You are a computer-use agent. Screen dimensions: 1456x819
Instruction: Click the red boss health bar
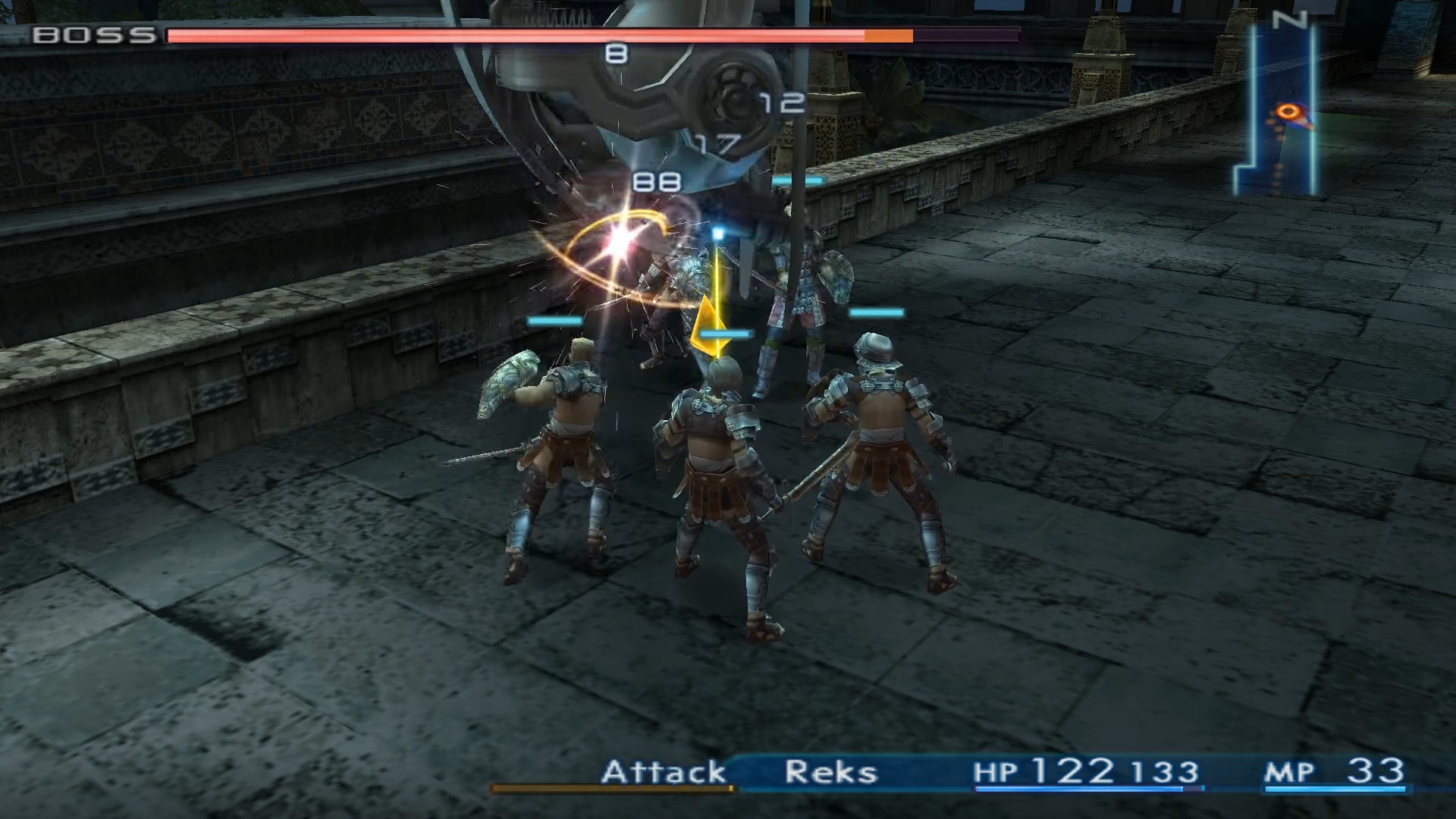tap(516, 34)
